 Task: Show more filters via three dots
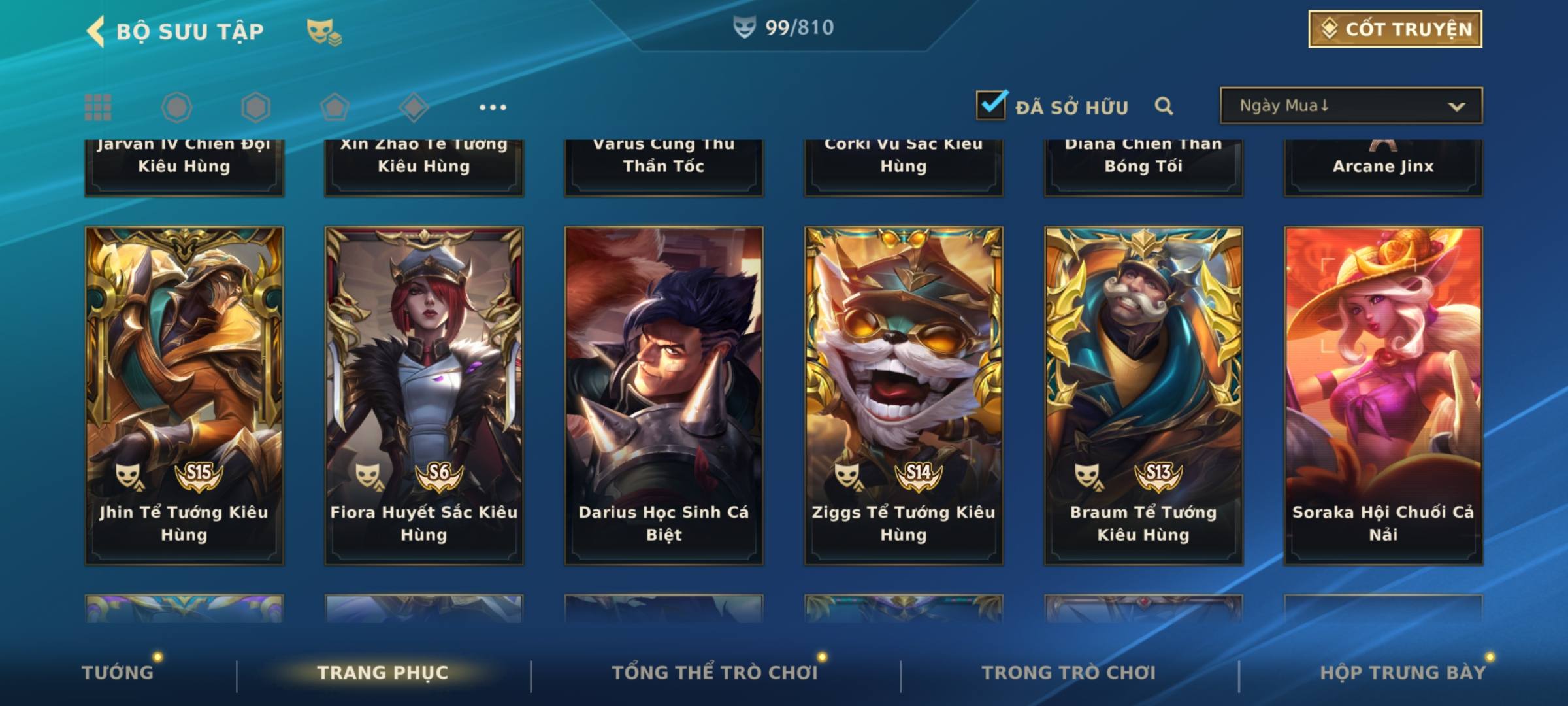click(x=493, y=107)
